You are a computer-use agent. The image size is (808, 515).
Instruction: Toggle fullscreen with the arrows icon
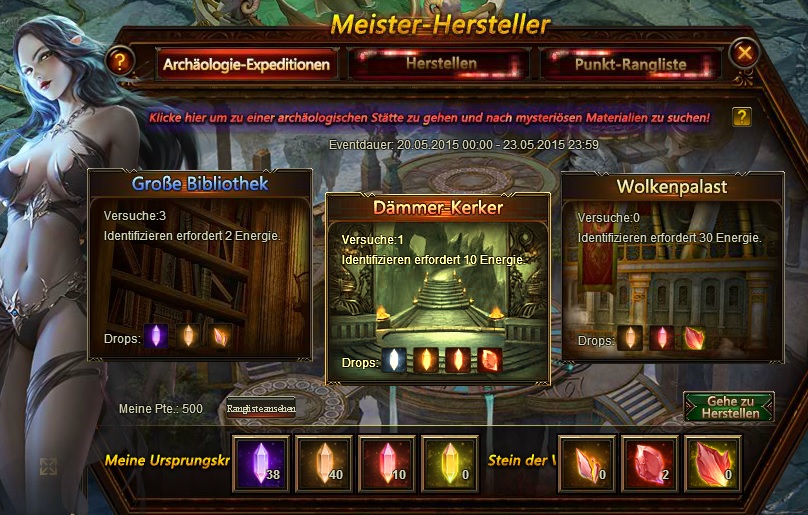pyautogui.click(x=47, y=466)
